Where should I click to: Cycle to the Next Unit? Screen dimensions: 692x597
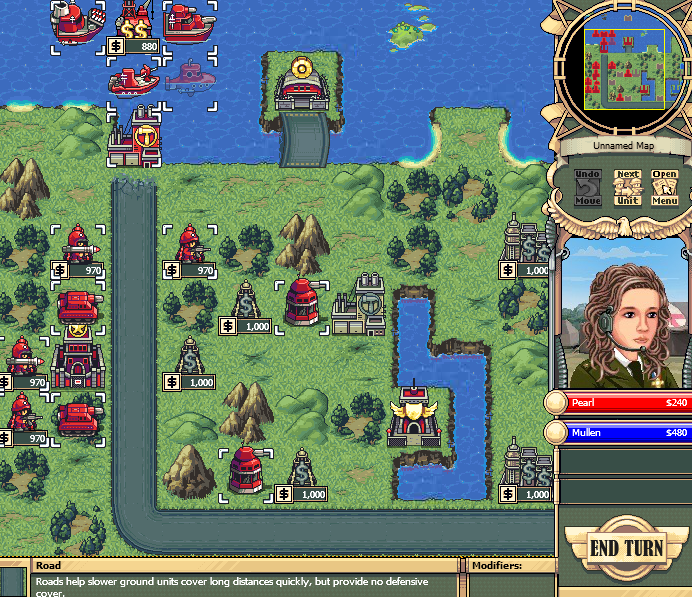click(x=627, y=187)
